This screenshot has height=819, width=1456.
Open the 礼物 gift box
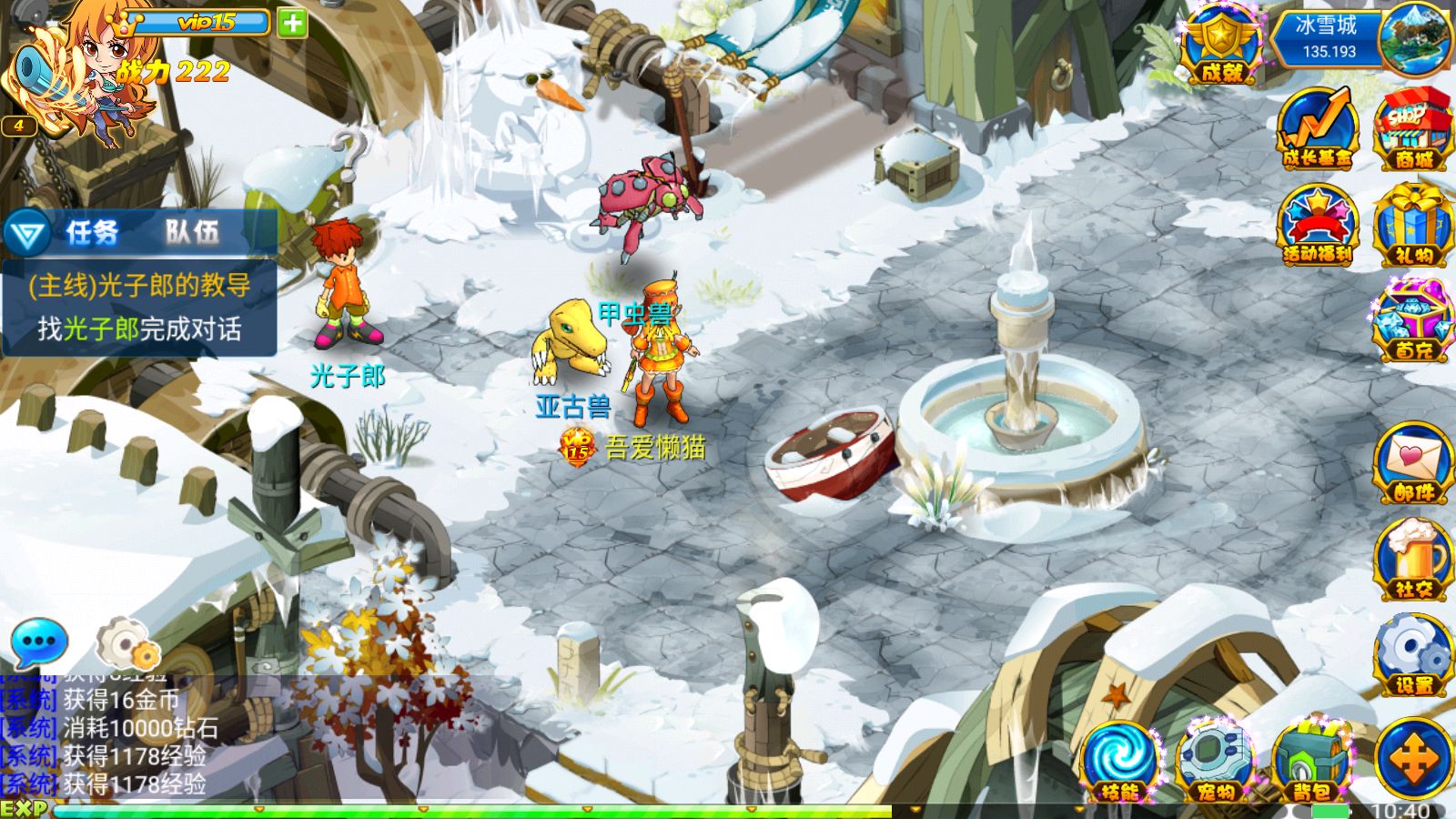tap(1412, 226)
